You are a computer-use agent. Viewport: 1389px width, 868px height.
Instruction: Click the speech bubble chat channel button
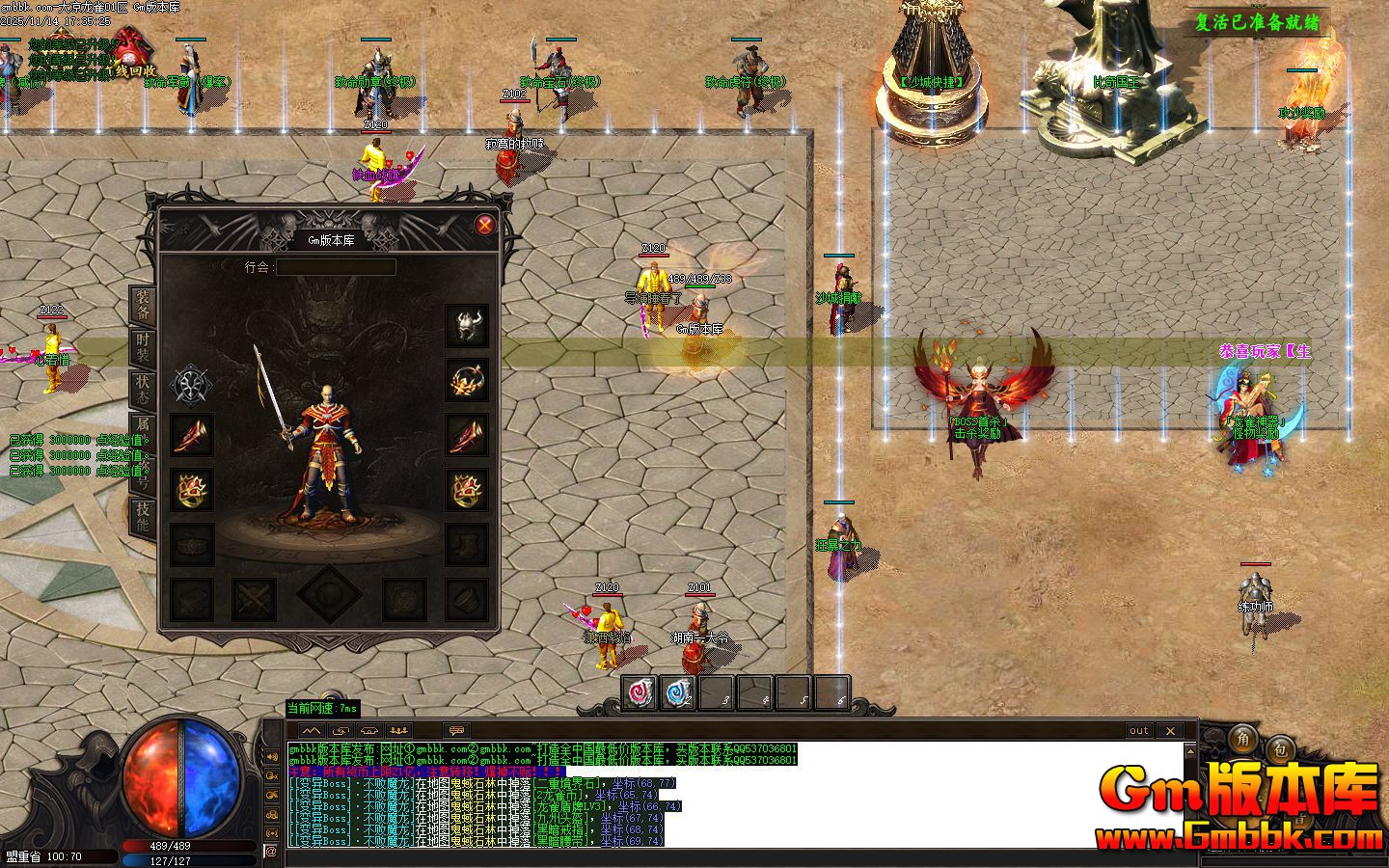(x=455, y=730)
